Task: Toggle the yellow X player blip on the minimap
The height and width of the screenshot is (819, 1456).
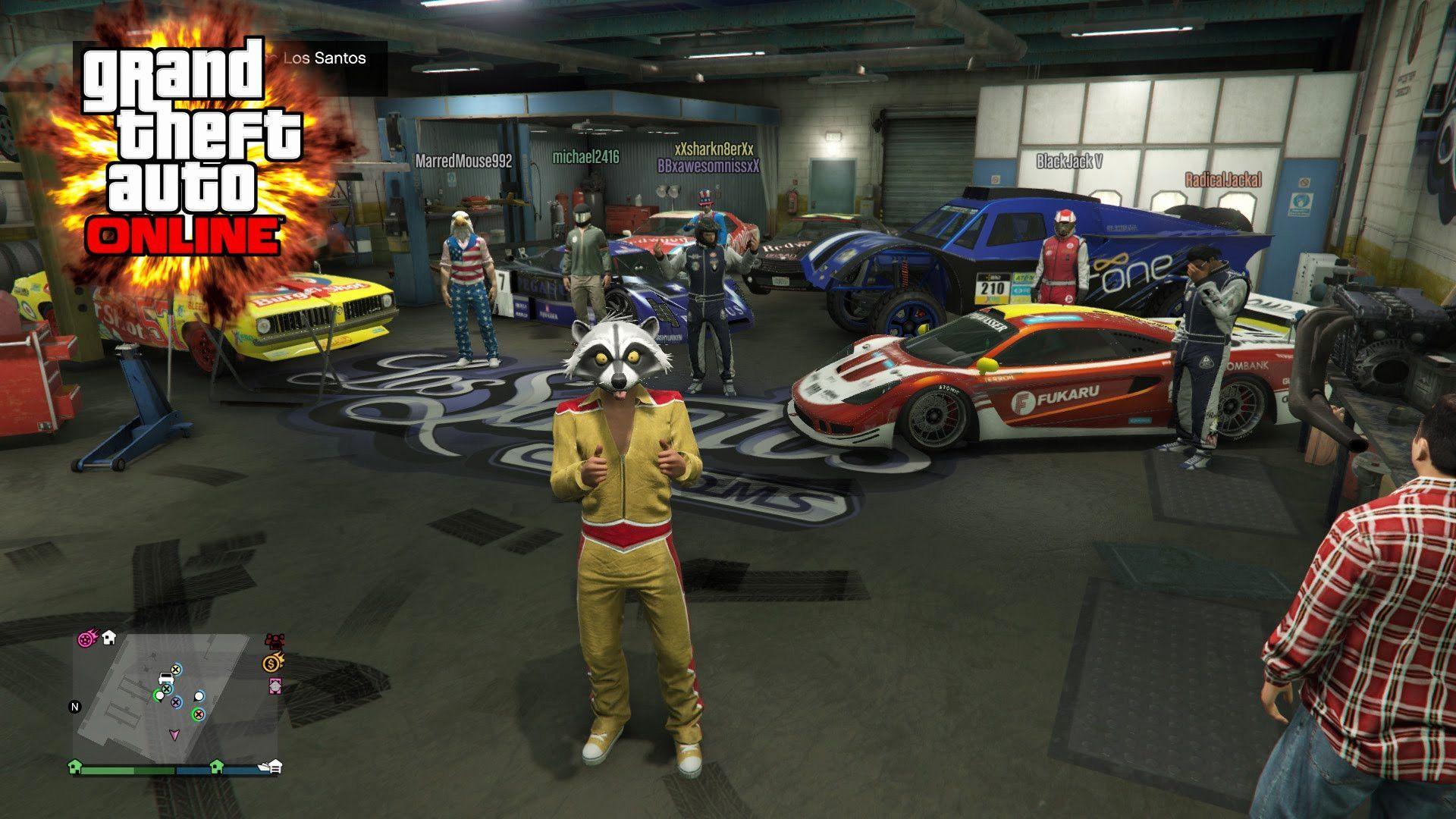Action: click(176, 669)
